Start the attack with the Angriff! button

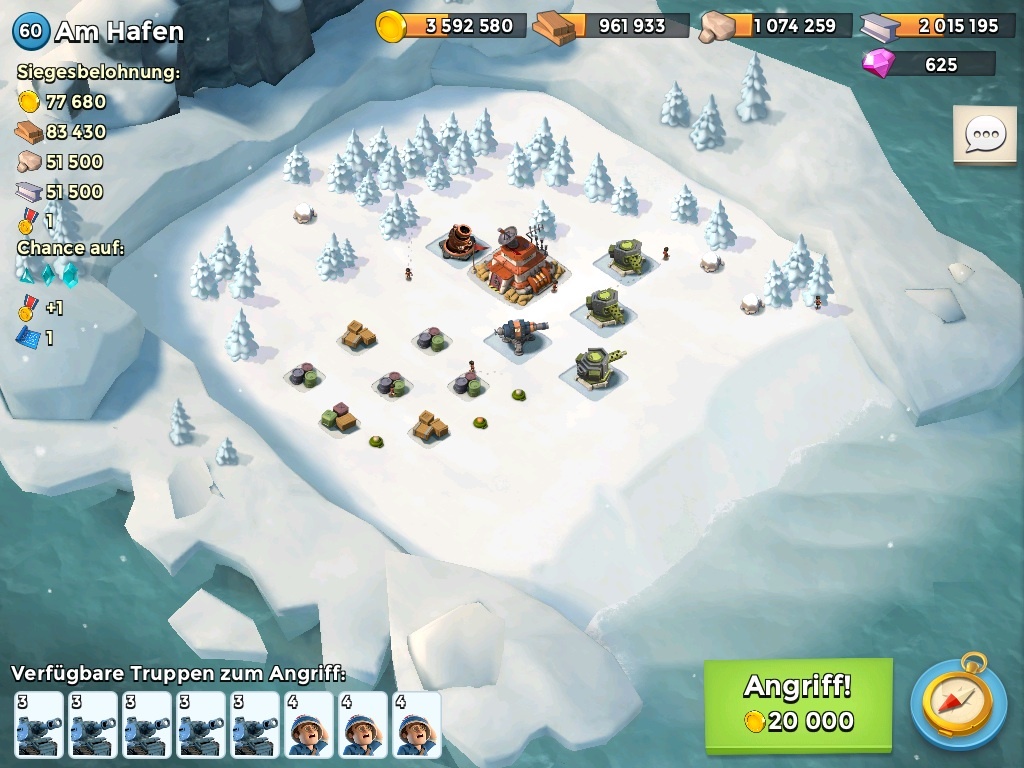tap(798, 704)
